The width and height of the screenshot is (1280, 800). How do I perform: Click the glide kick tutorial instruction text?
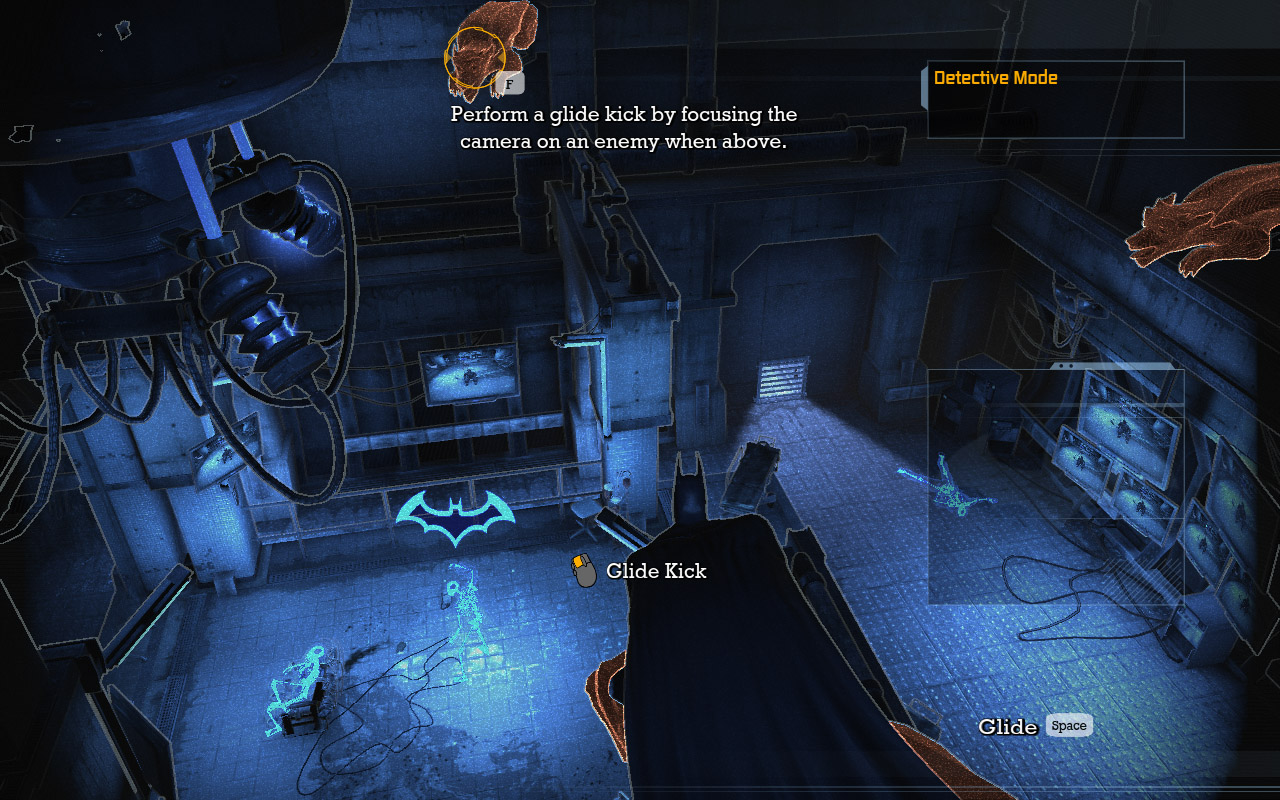[x=622, y=128]
